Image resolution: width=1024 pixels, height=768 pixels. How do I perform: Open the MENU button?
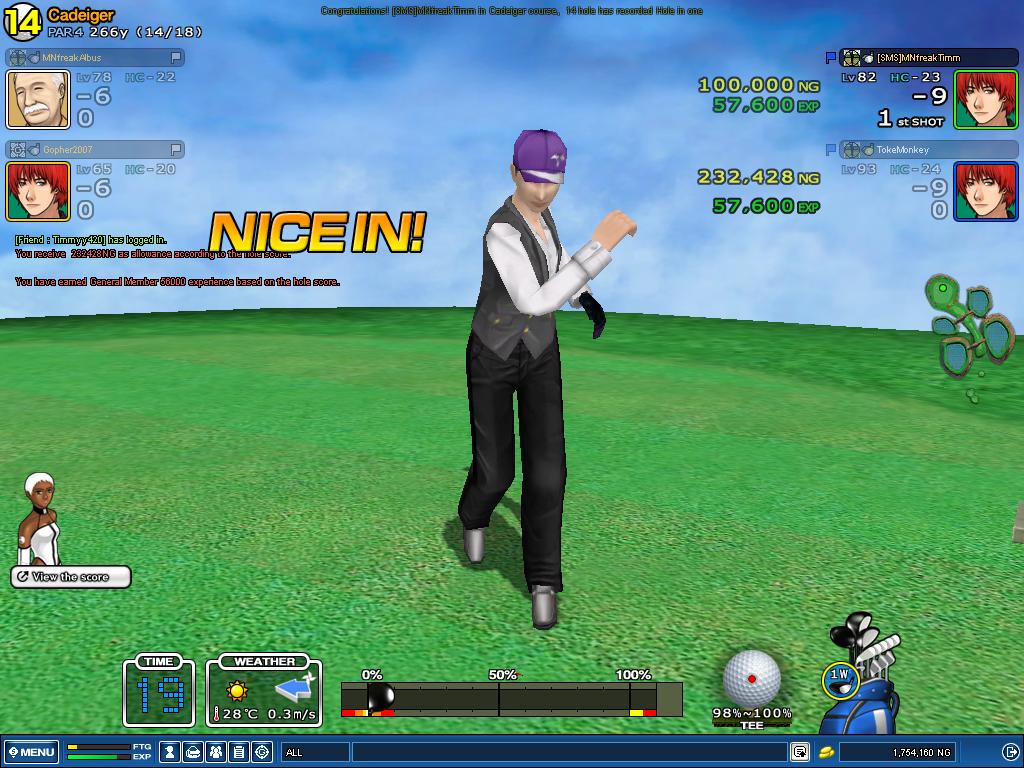pos(31,752)
